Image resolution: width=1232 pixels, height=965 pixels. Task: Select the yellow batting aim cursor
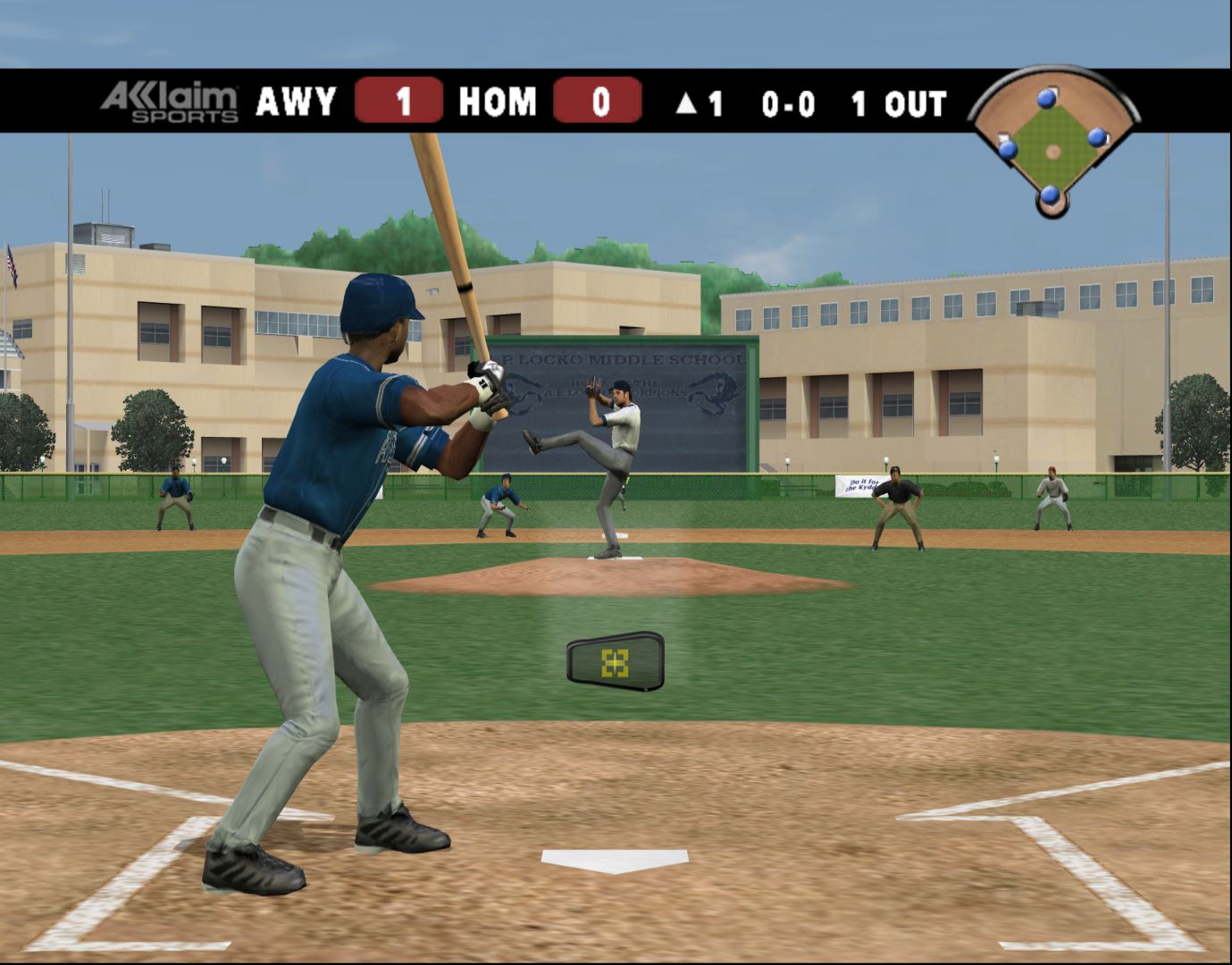(x=615, y=662)
